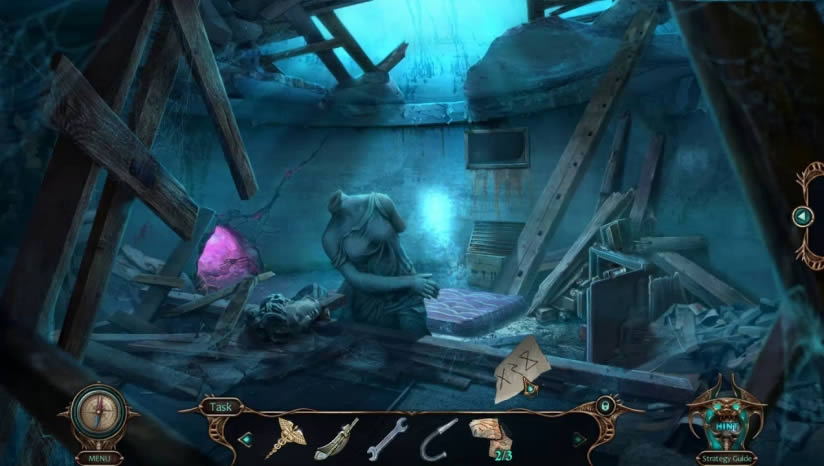The height and width of the screenshot is (466, 824).
Task: Select the wrench in the inventory bar
Action: pyautogui.click(x=387, y=438)
